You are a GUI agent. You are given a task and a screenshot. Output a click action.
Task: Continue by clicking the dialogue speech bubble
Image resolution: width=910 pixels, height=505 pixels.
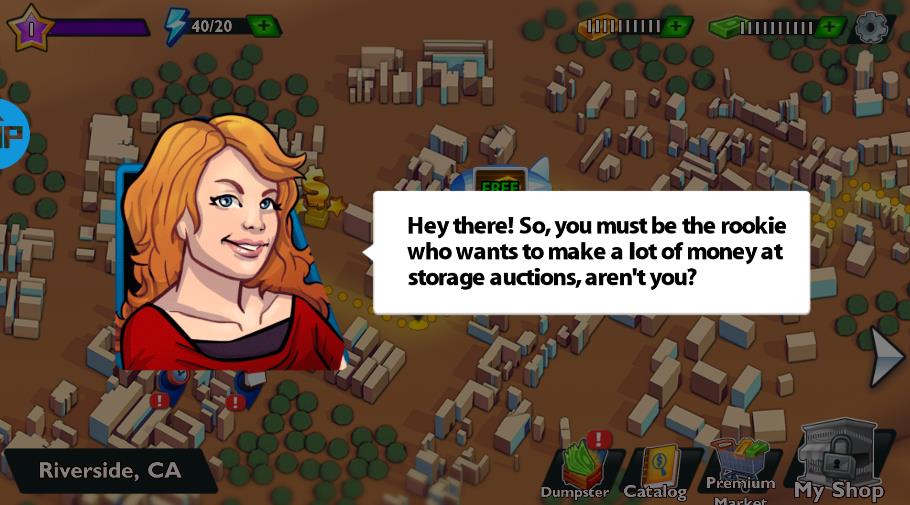[590, 252]
